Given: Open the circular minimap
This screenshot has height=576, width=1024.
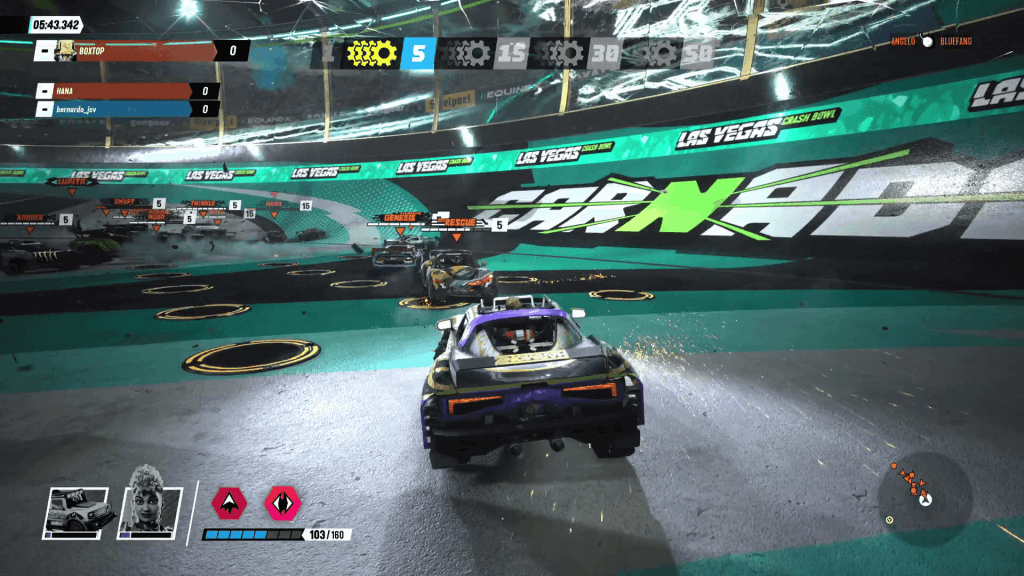Looking at the screenshot, I should click(924, 497).
